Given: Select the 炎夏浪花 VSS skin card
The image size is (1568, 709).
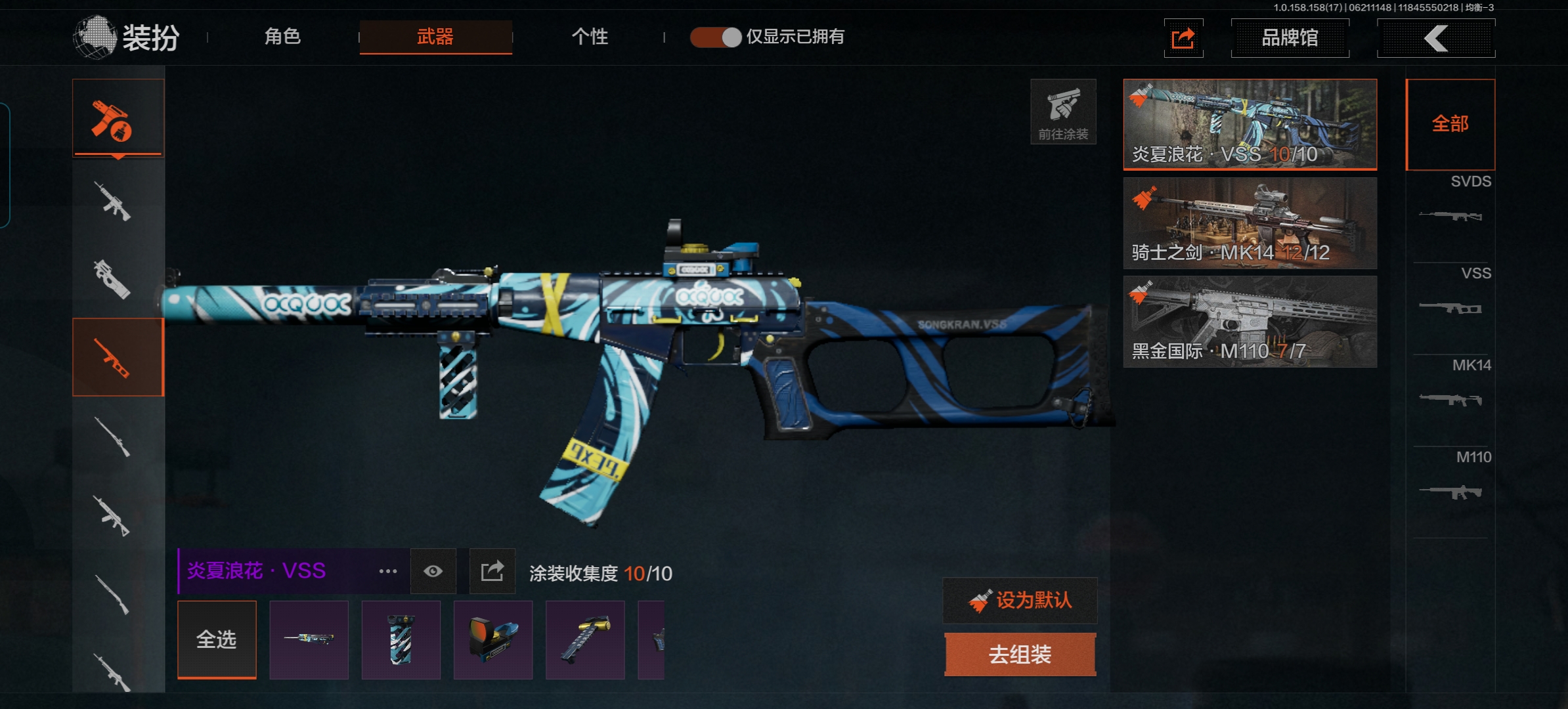Looking at the screenshot, I should coord(1250,124).
